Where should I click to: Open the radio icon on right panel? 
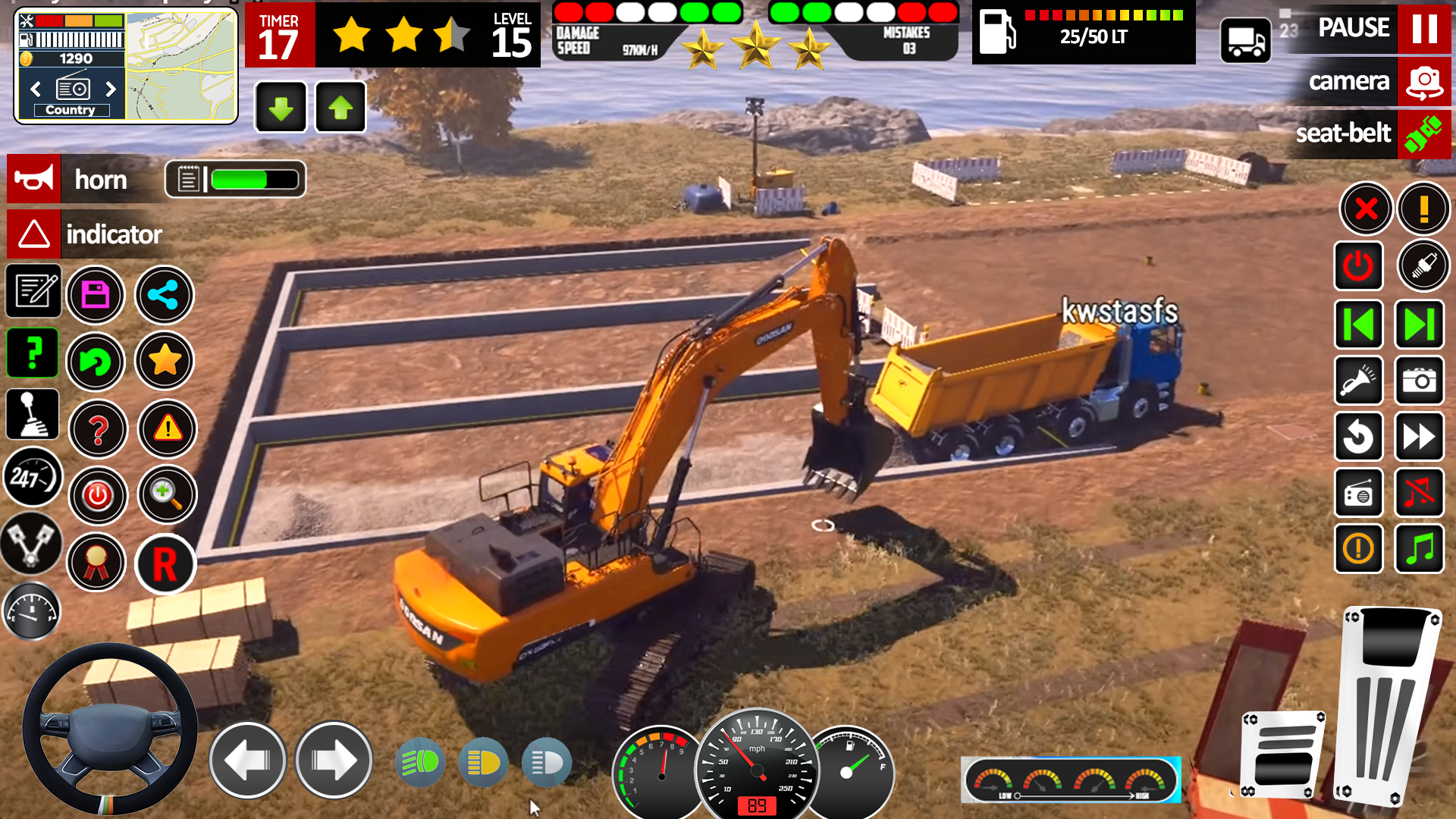(x=1359, y=493)
